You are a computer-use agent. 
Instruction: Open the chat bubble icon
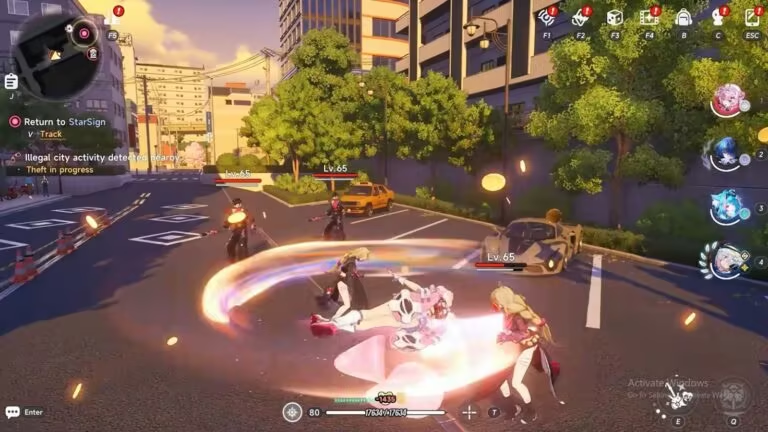tap(12, 412)
